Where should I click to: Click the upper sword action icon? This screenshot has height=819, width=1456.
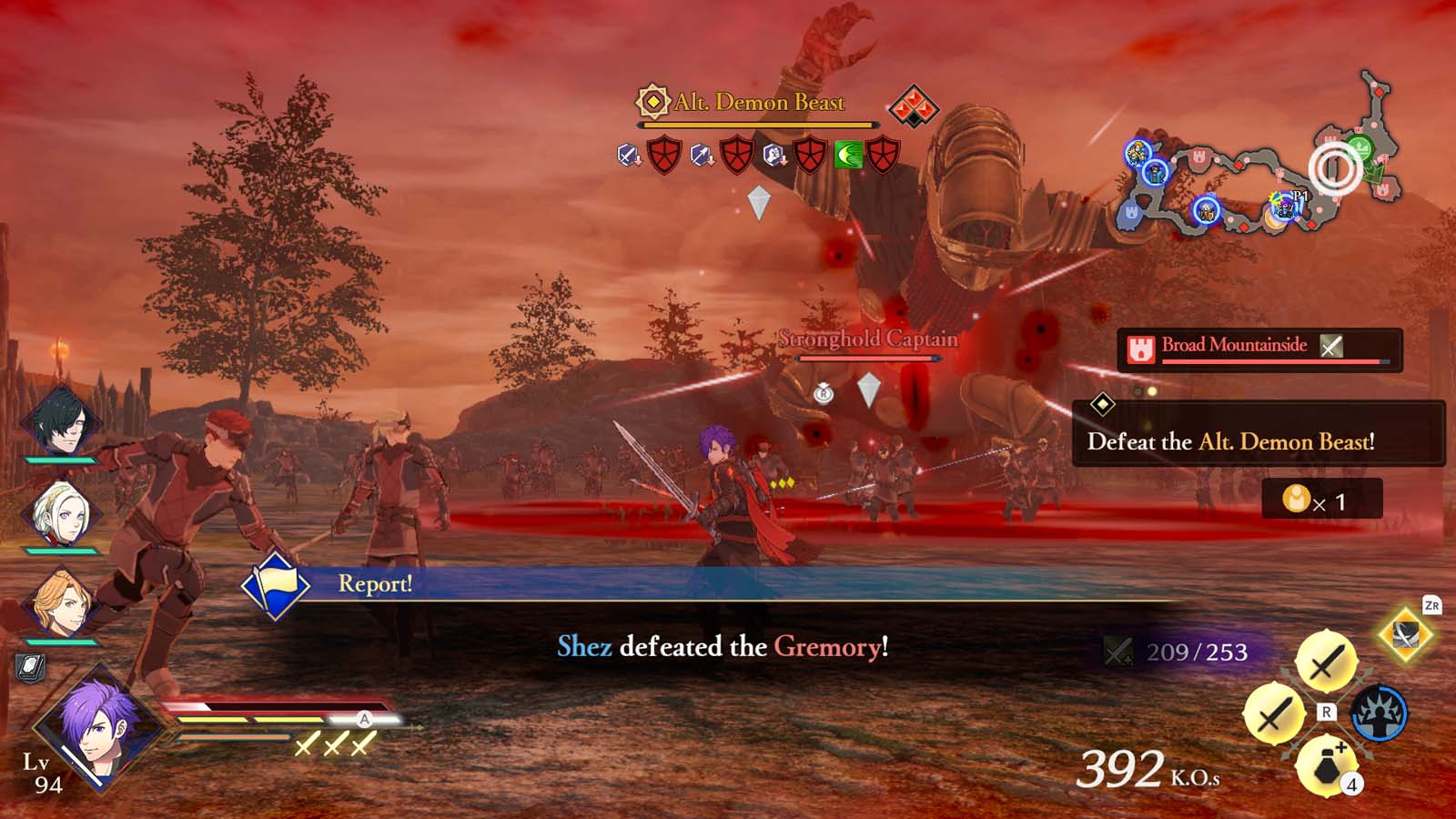(1326, 659)
